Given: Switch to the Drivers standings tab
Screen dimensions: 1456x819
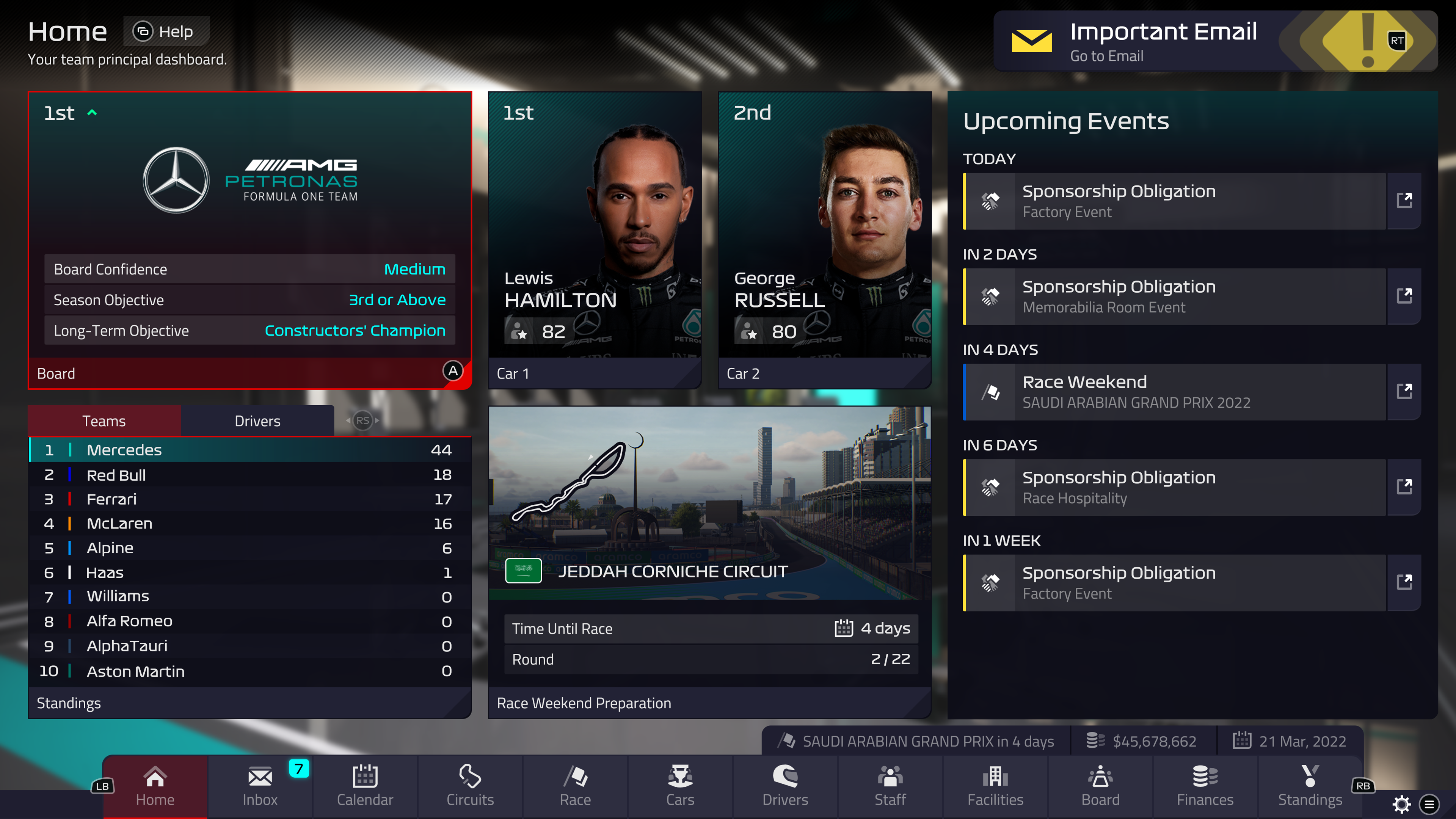Looking at the screenshot, I should (x=257, y=420).
